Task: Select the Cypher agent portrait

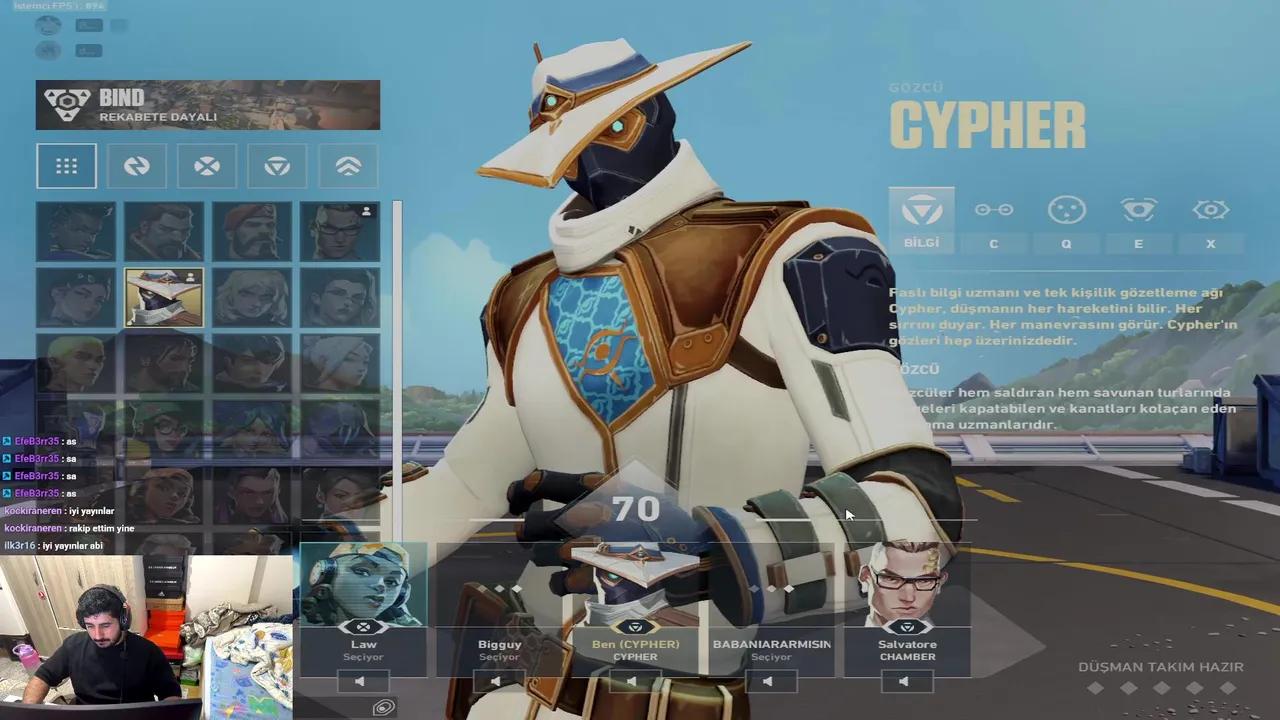Action: coord(164,297)
